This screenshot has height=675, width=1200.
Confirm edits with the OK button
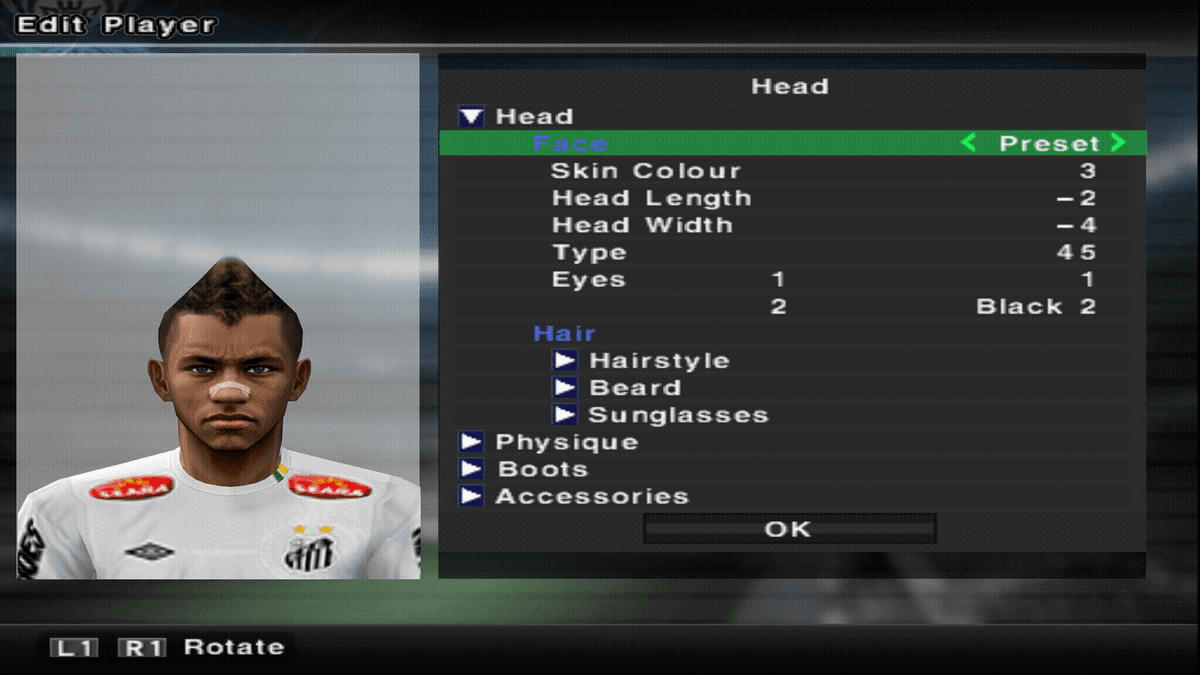point(789,529)
